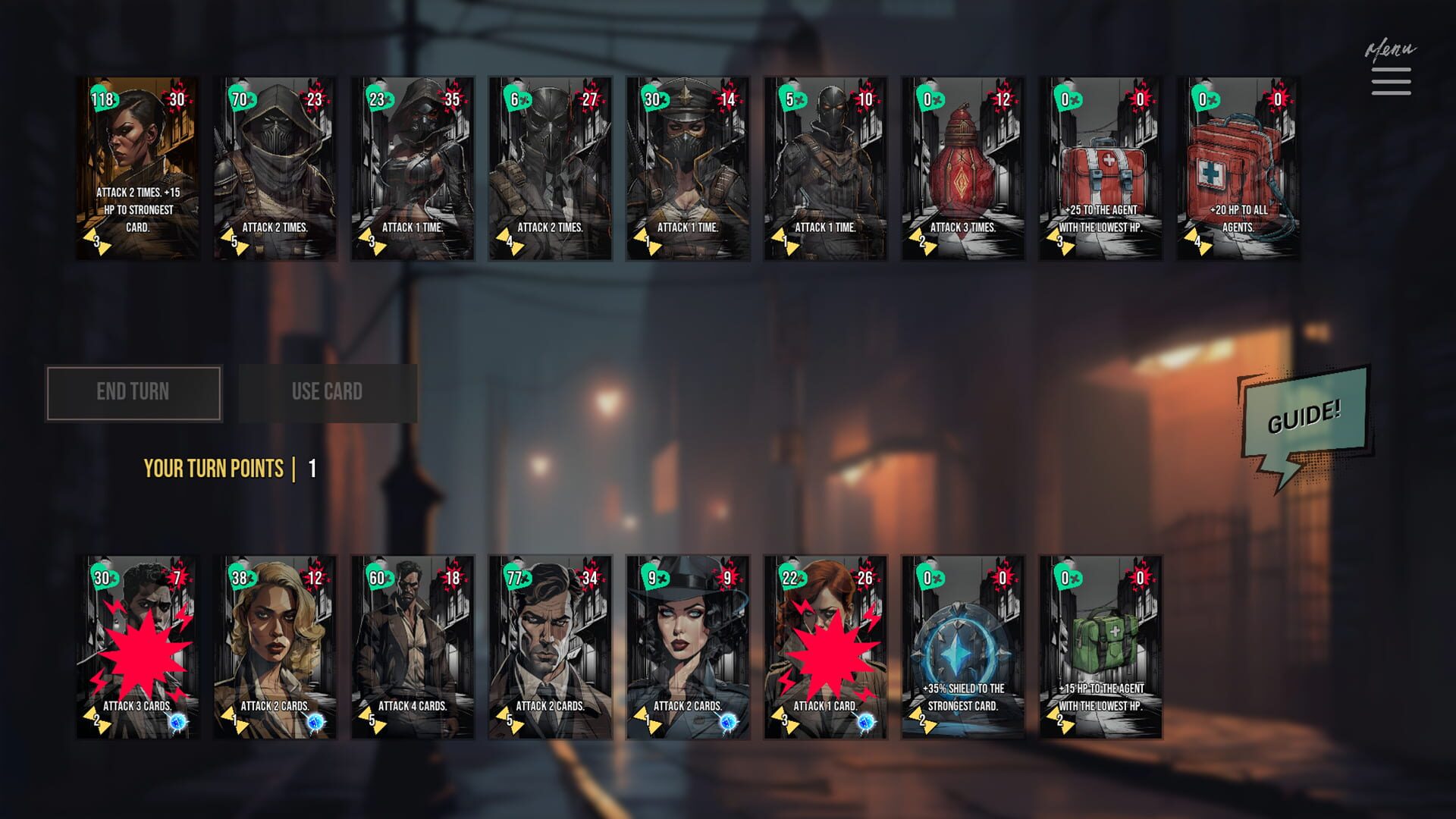The width and height of the screenshot is (1456, 819).
Task: Choose the agent in the black hat
Action: pyautogui.click(x=688, y=647)
